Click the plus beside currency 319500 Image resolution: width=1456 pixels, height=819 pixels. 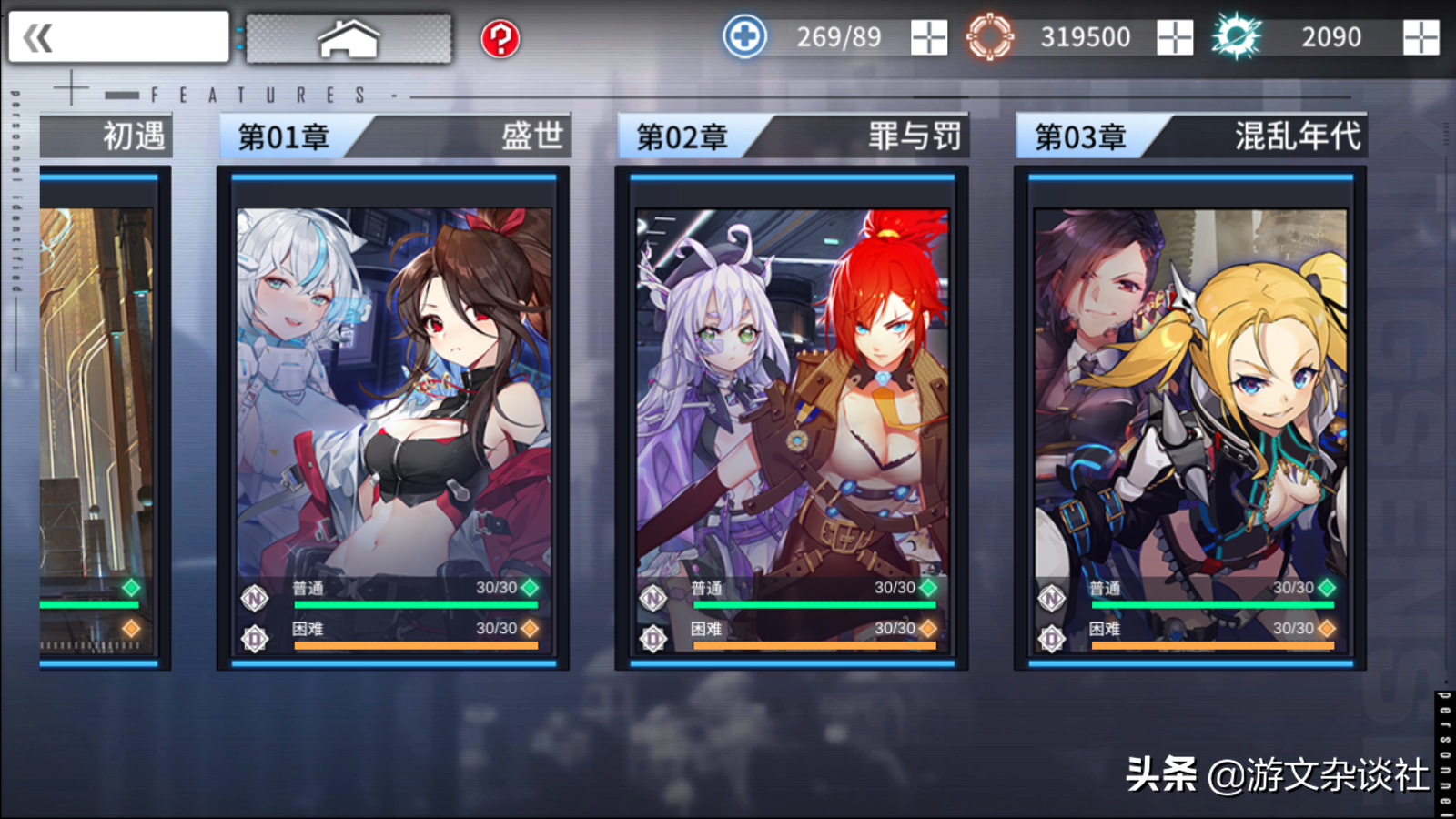pos(1176,36)
